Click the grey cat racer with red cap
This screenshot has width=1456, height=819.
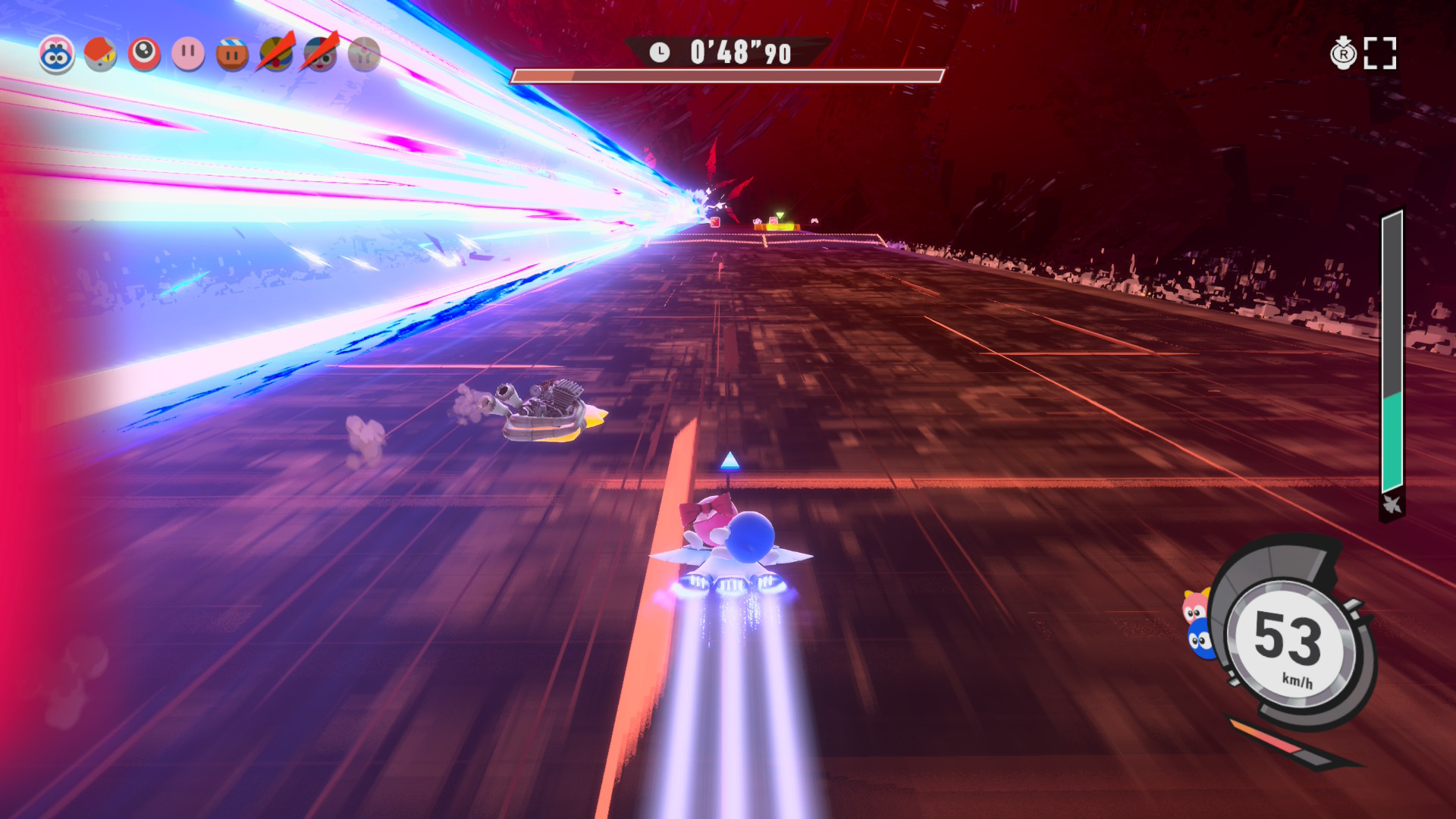tap(100, 55)
